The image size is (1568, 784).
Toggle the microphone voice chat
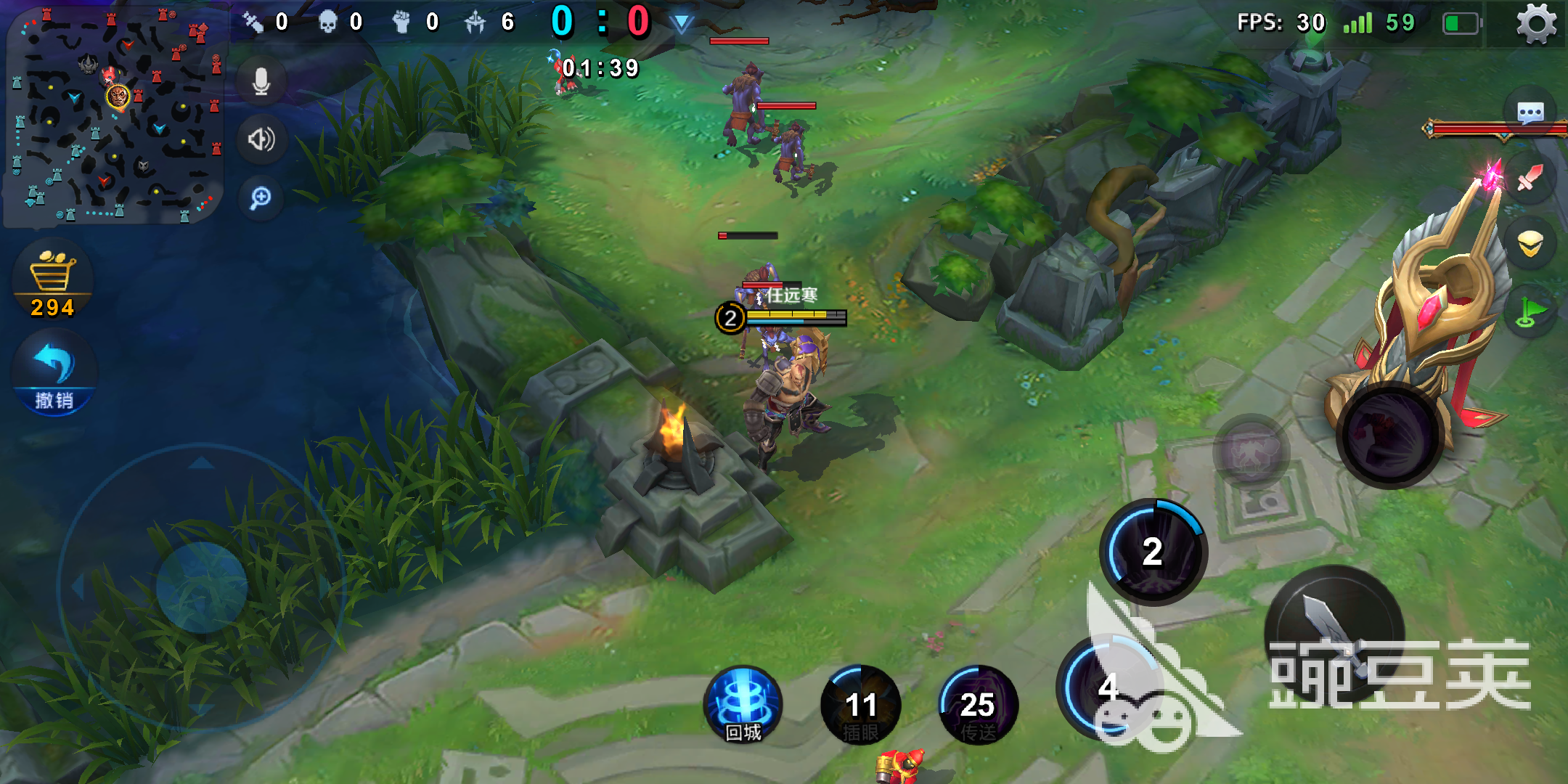(261, 81)
